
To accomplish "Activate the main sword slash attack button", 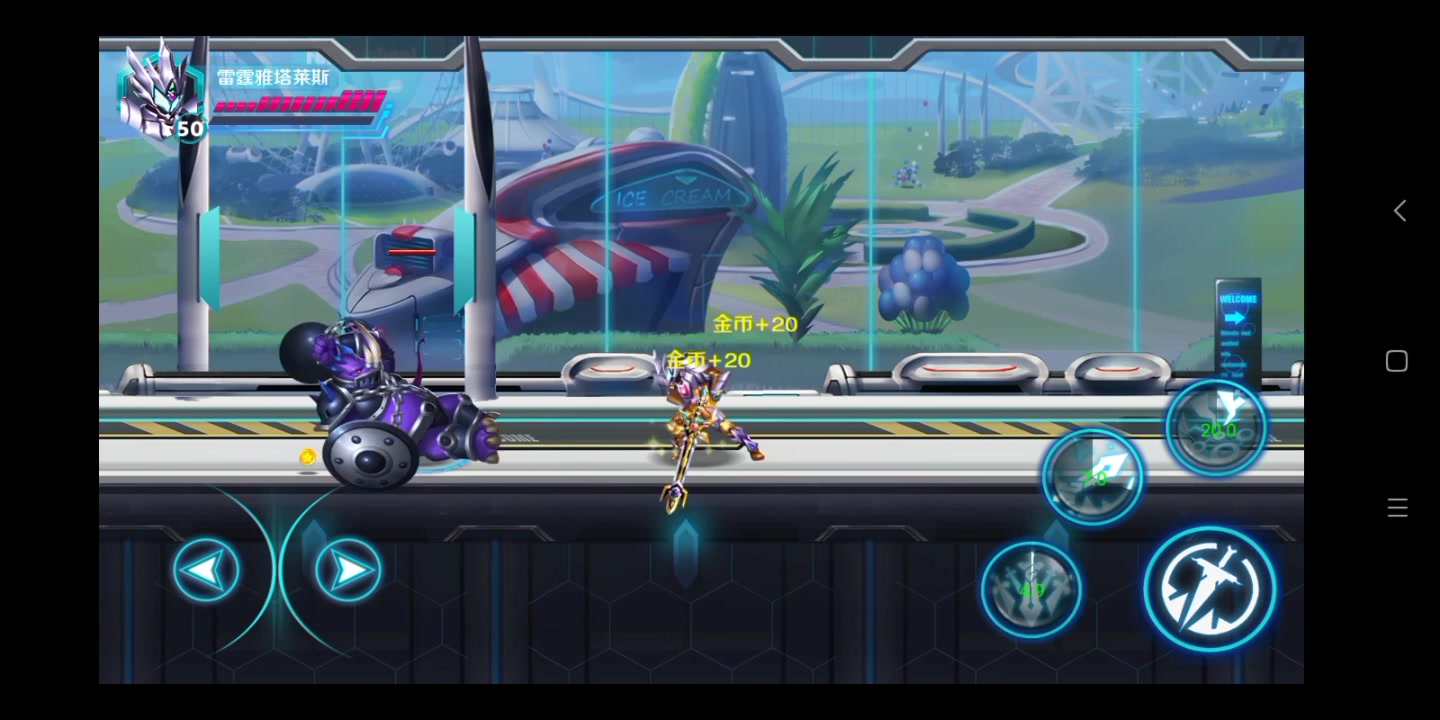I will click(x=1210, y=589).
